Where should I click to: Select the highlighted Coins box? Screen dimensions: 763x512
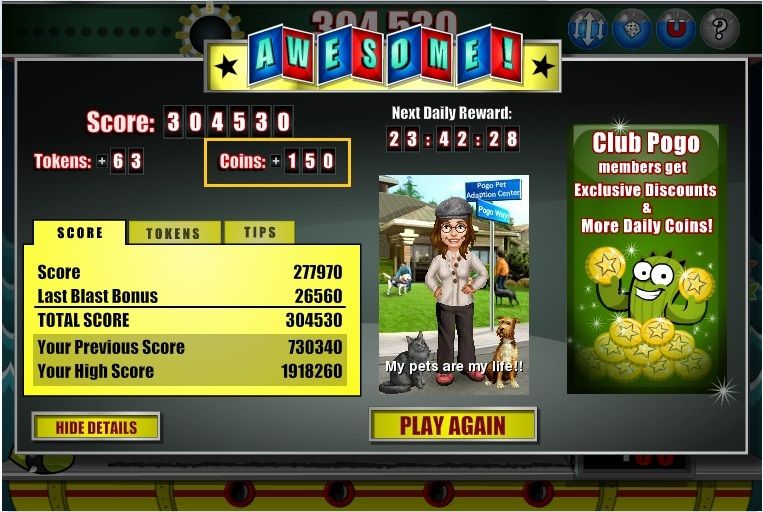tap(278, 162)
